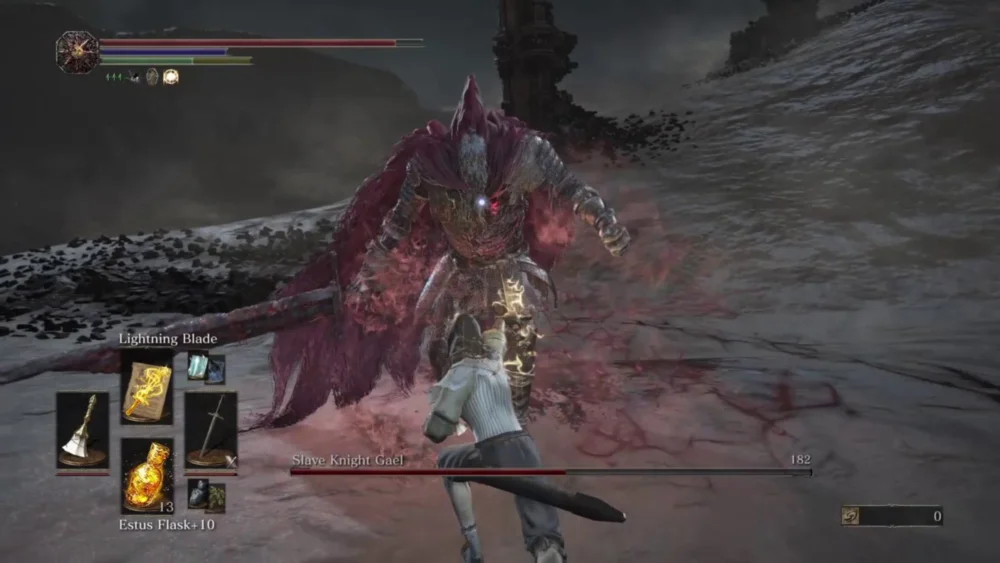The width and height of the screenshot is (1000, 563).
Task: Click the glowing round status effect icon
Action: 171,76
